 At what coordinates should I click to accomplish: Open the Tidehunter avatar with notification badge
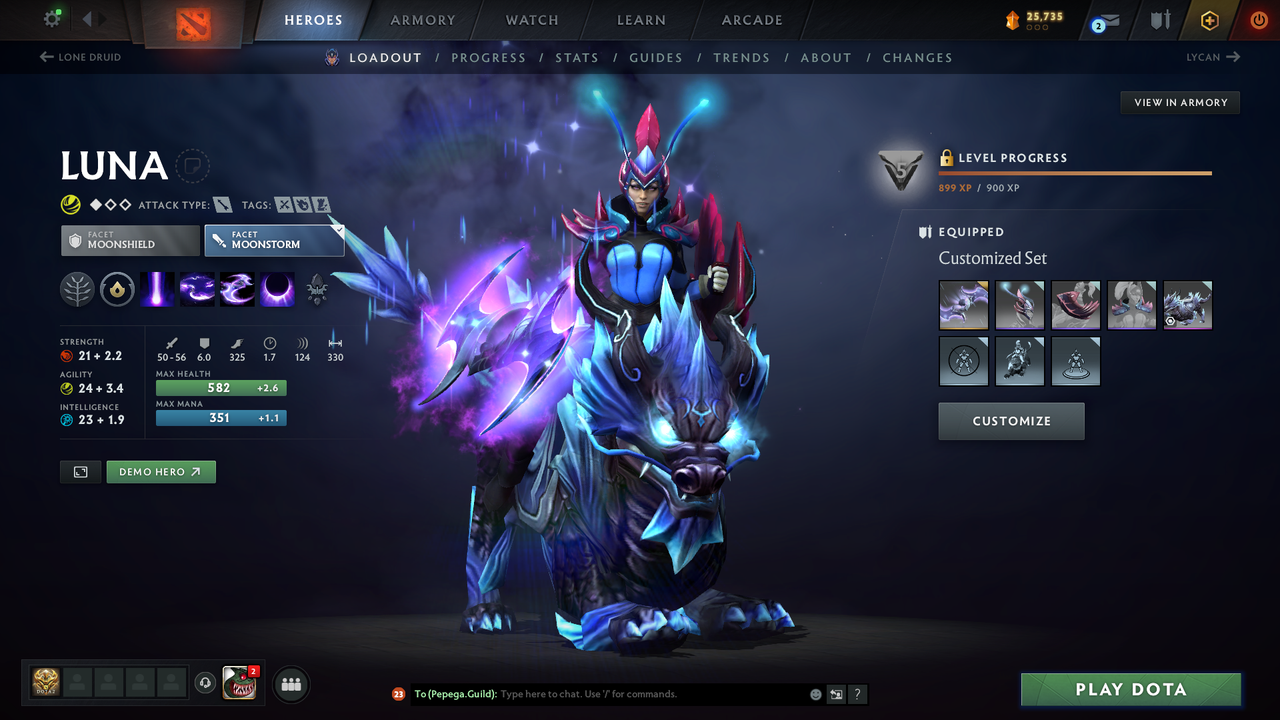pos(238,683)
